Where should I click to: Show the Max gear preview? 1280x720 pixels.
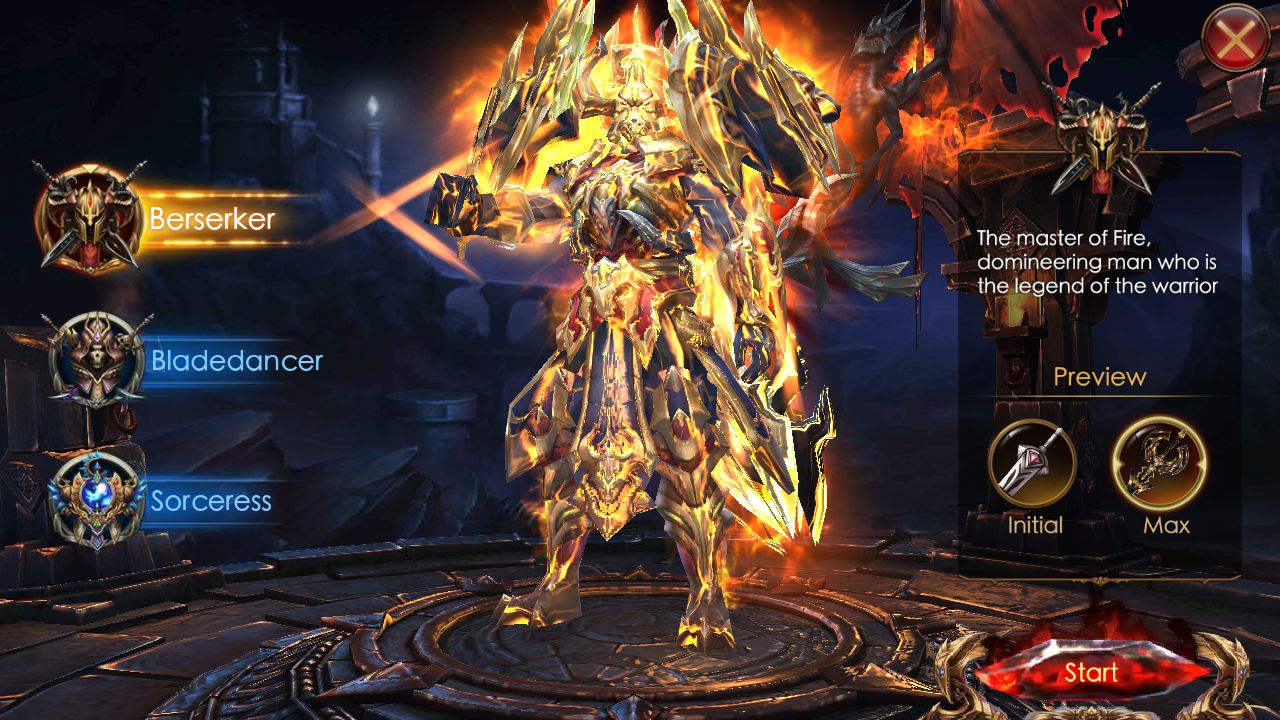pyautogui.click(x=1160, y=465)
